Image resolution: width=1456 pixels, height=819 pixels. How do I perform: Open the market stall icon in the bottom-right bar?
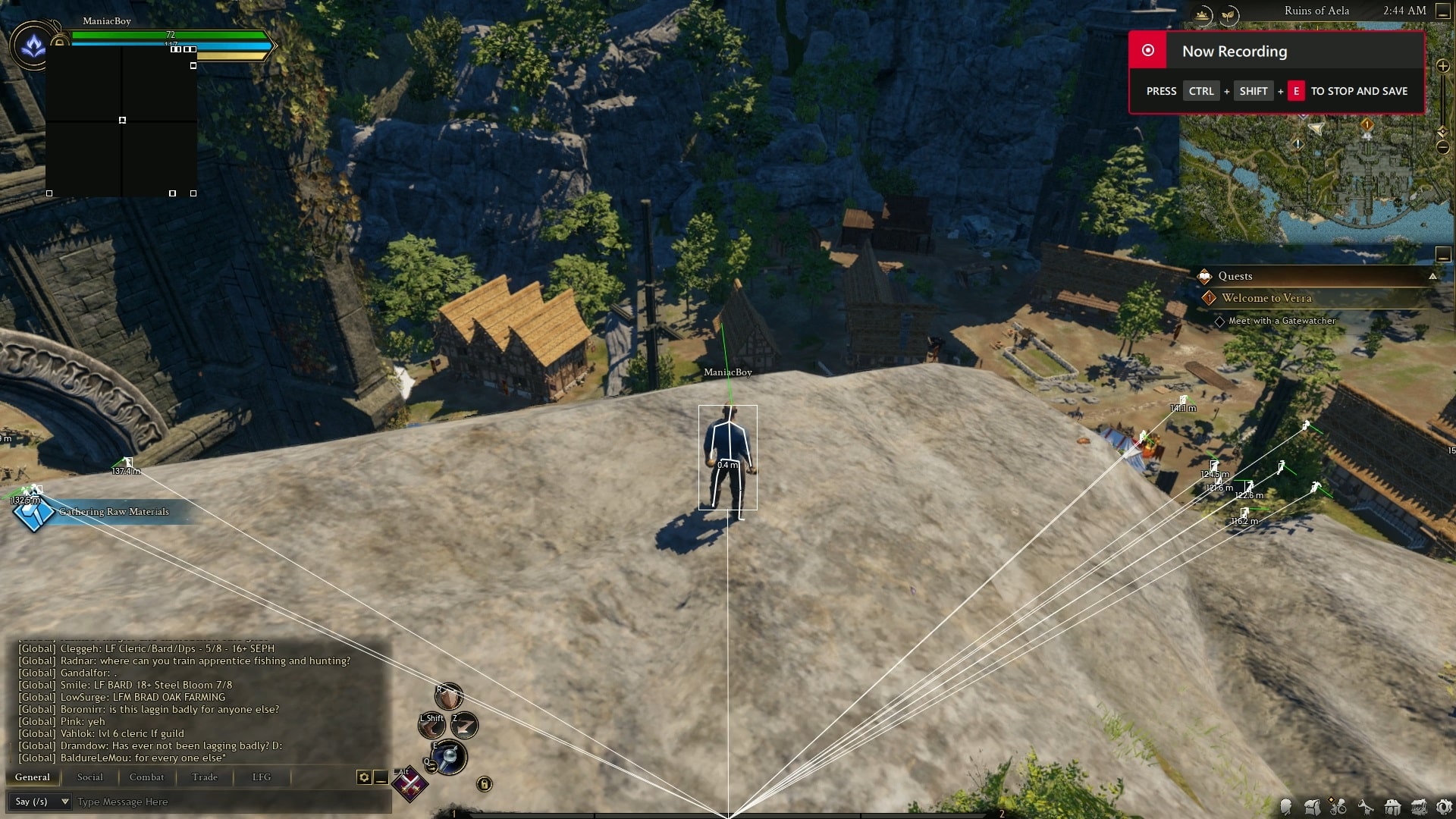[1419, 806]
